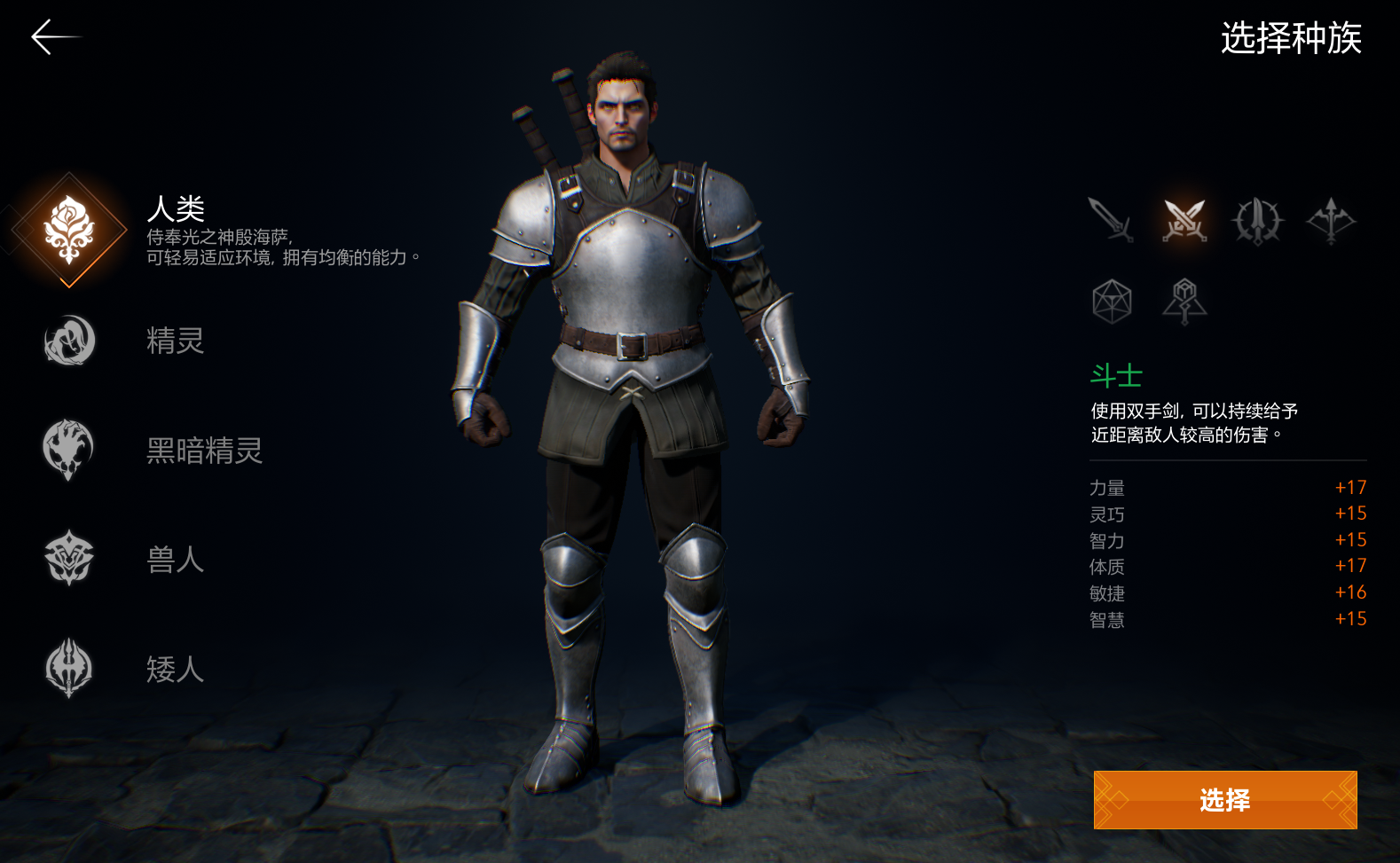Go back using the arrow button
This screenshot has height=863, width=1400.
pyautogui.click(x=53, y=37)
